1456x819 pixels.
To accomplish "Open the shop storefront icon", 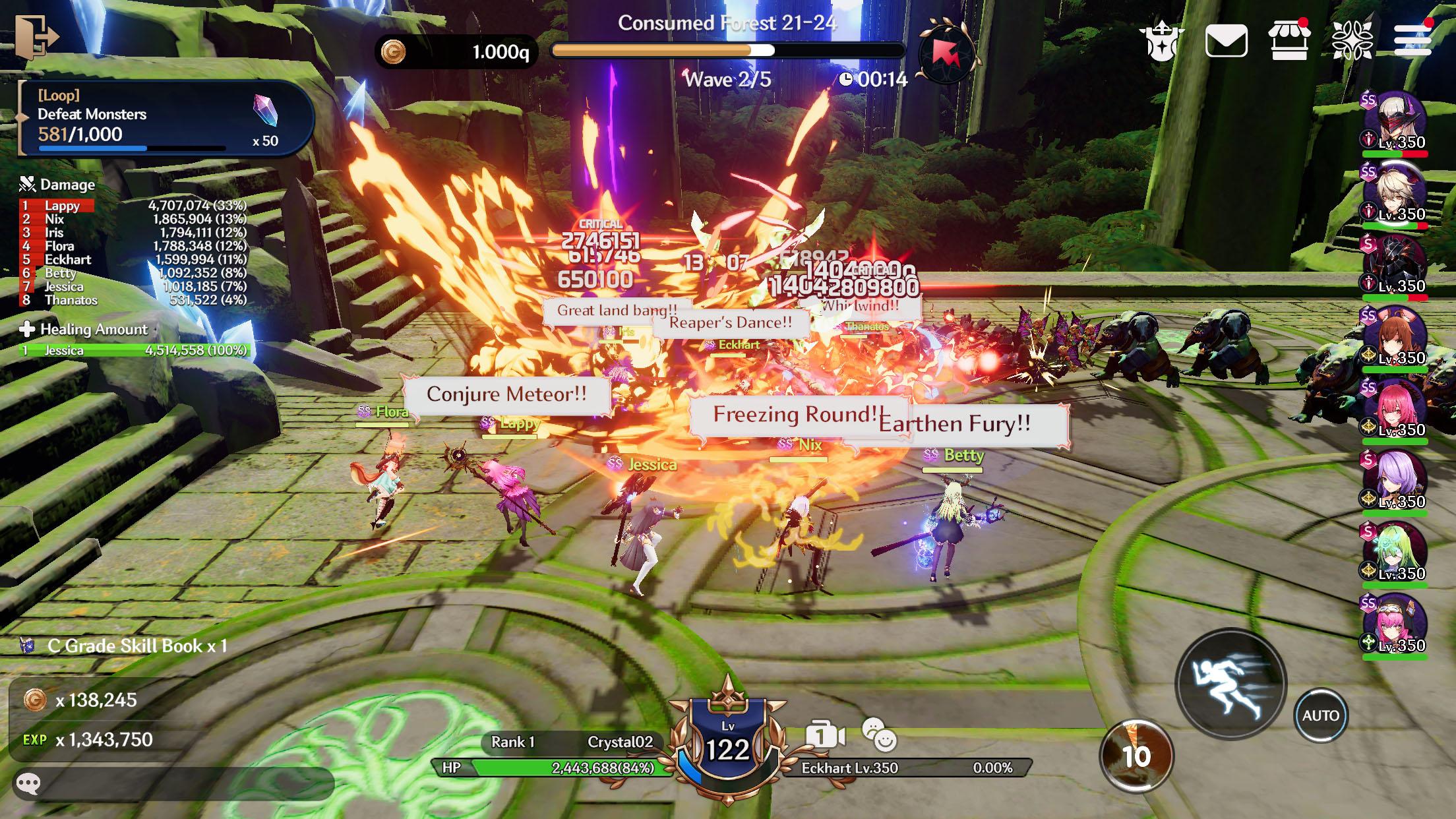I will (x=1289, y=40).
